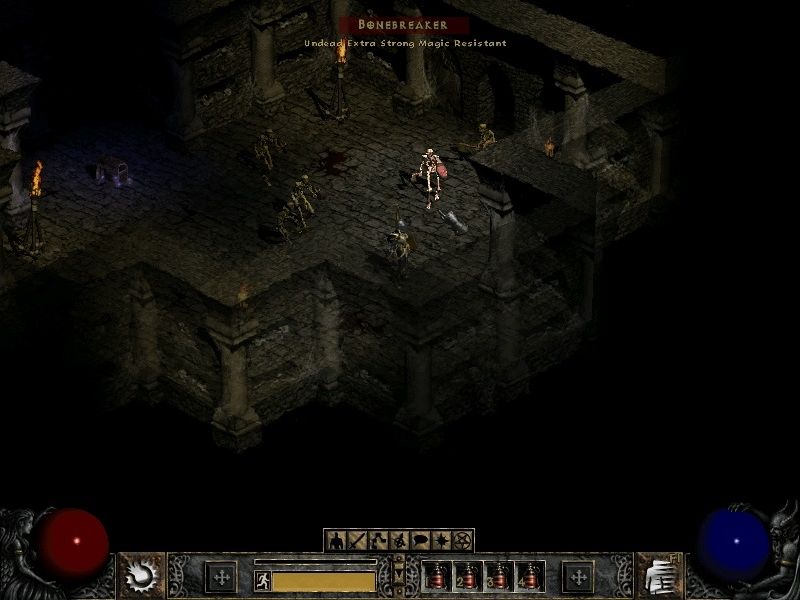Toggle the run/walk running figure button

pyautogui.click(x=263, y=580)
